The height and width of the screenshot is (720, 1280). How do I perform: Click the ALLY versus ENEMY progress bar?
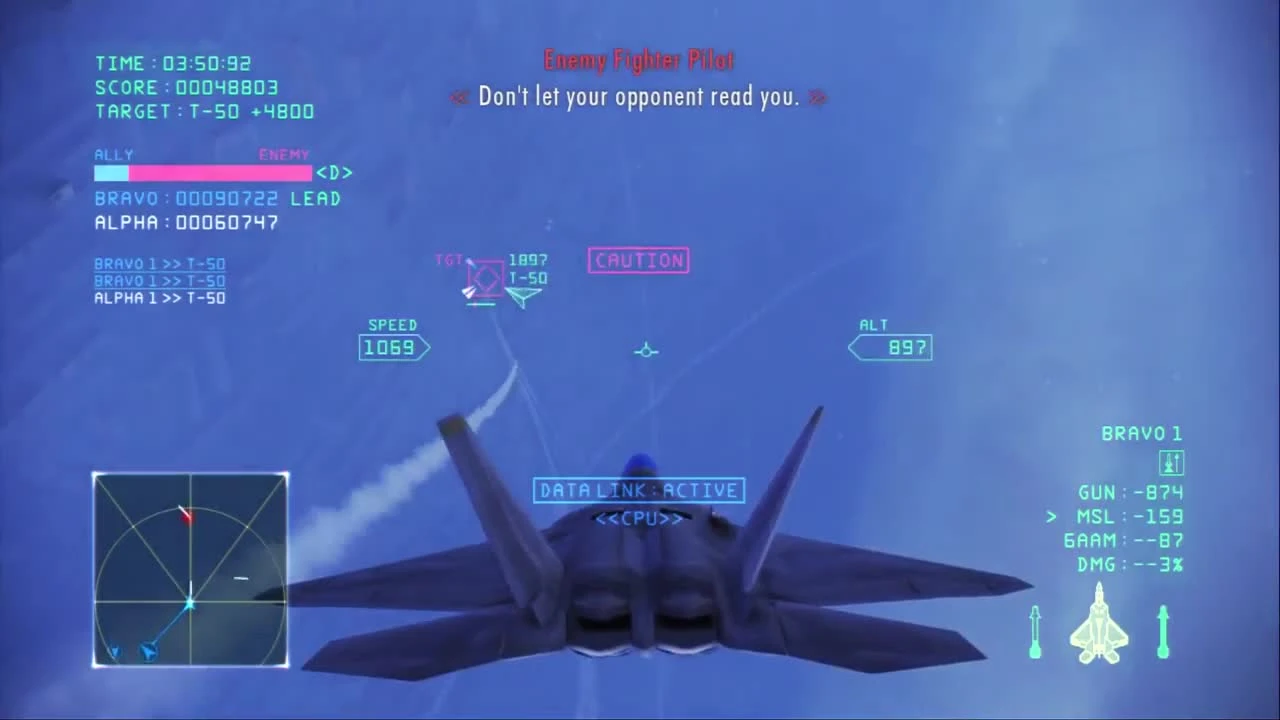coord(203,172)
